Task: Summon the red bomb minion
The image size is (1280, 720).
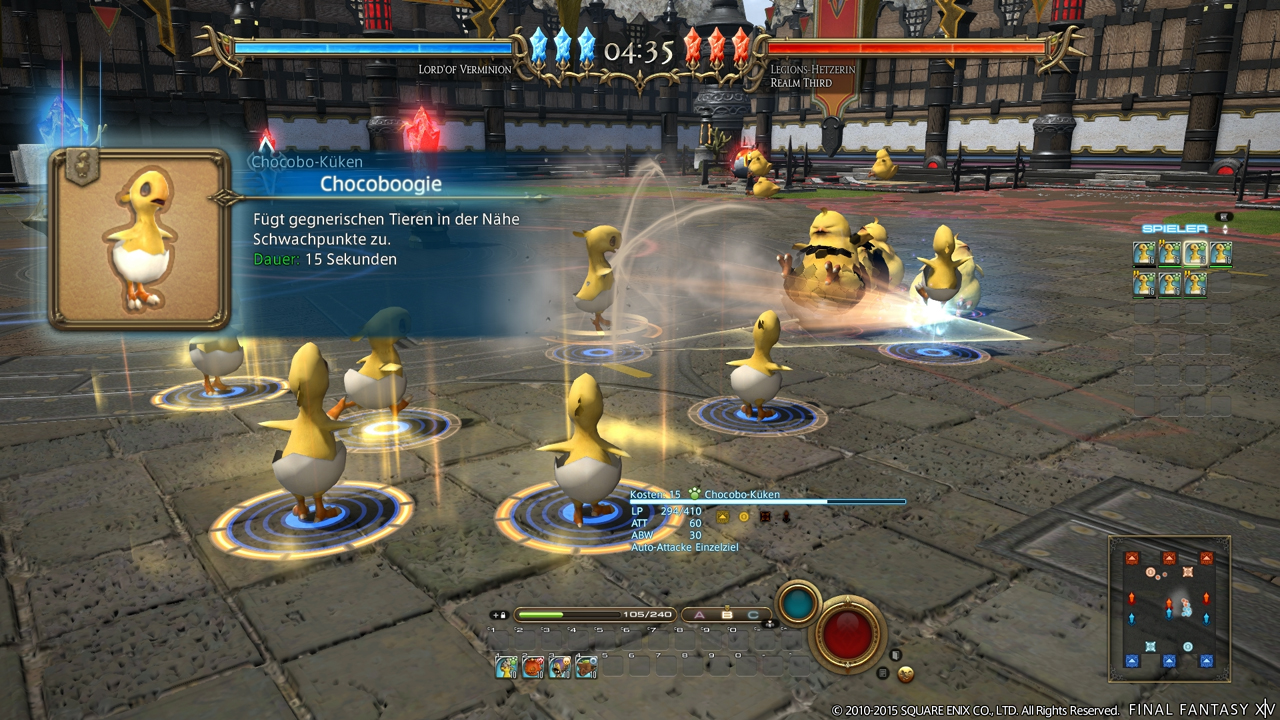Action: point(533,666)
